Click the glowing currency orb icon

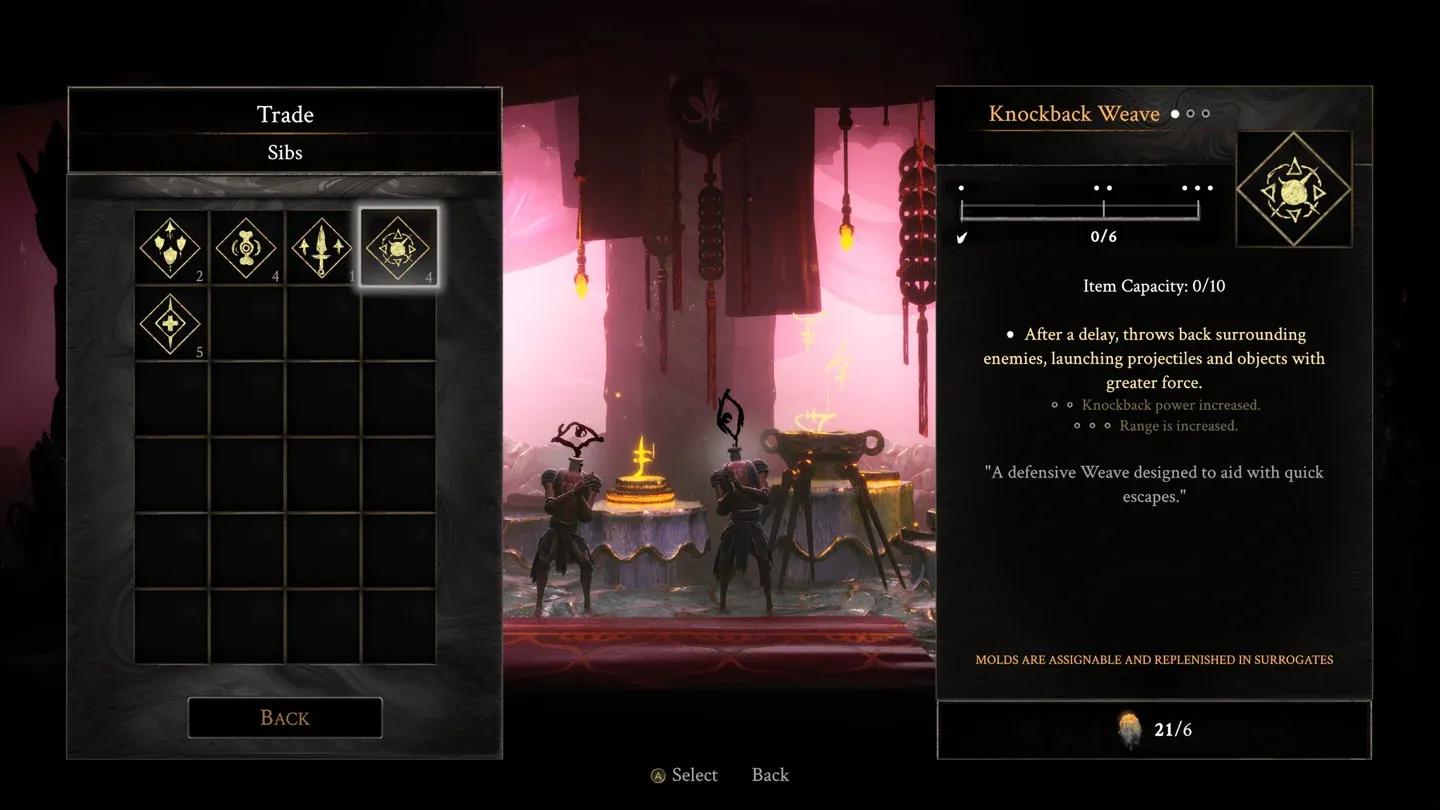point(1131,729)
